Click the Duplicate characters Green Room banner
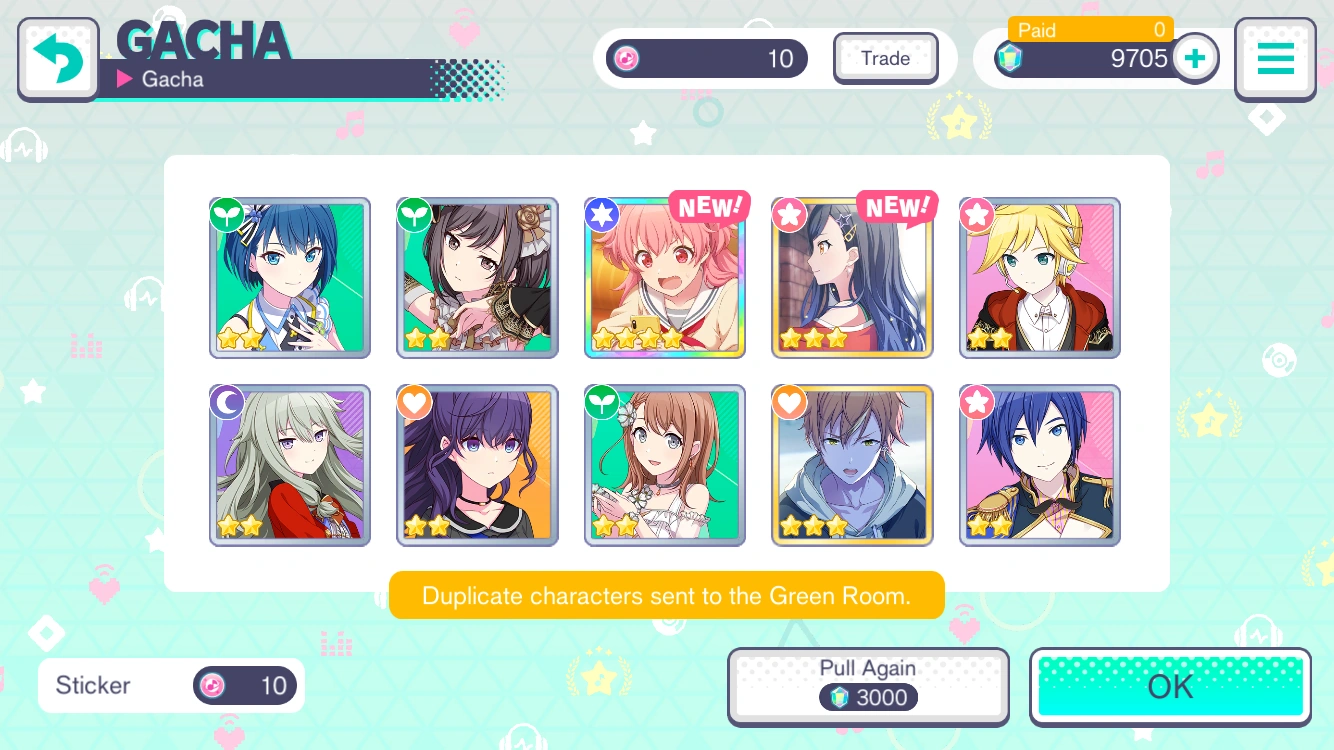The width and height of the screenshot is (1334, 750). click(666, 595)
